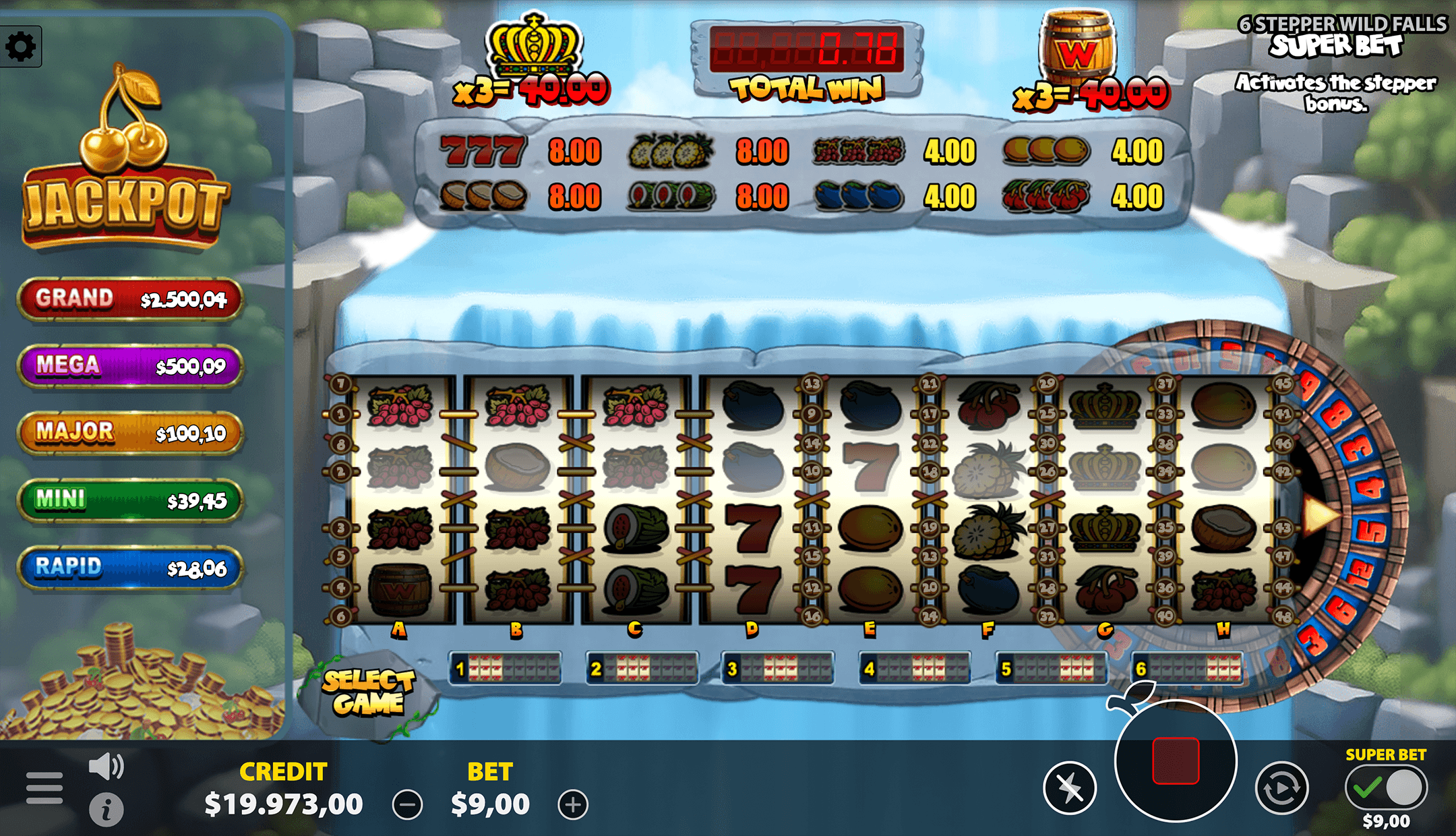Toggle the Super Bet switch
The width and height of the screenshot is (1456, 836).
(1386, 787)
